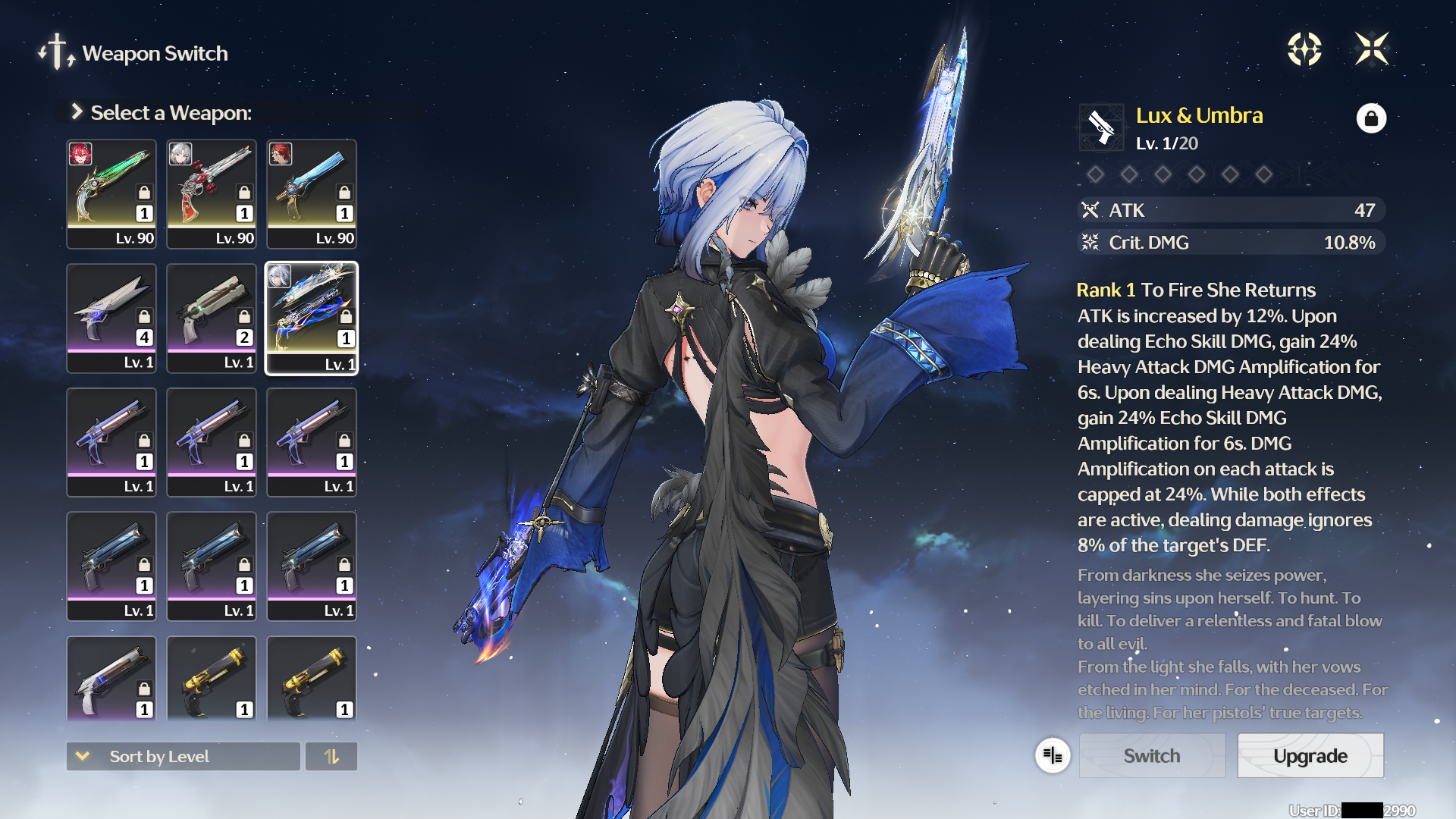Select the green-gold Lv. 90 pistol
This screenshot has height=819, width=1456.
[111, 193]
